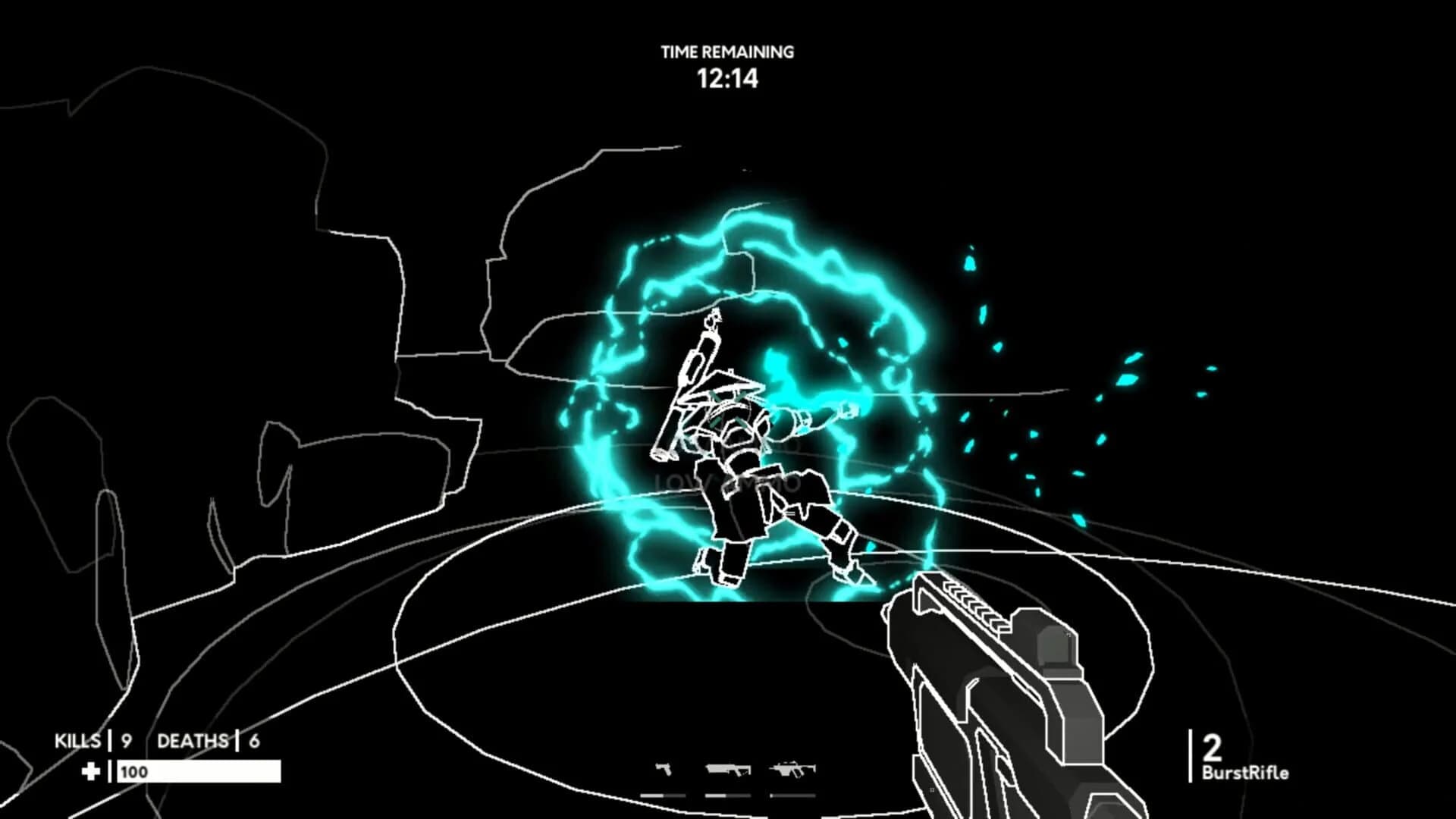Toggle the shotgun ammo indicator bar

pos(728,795)
